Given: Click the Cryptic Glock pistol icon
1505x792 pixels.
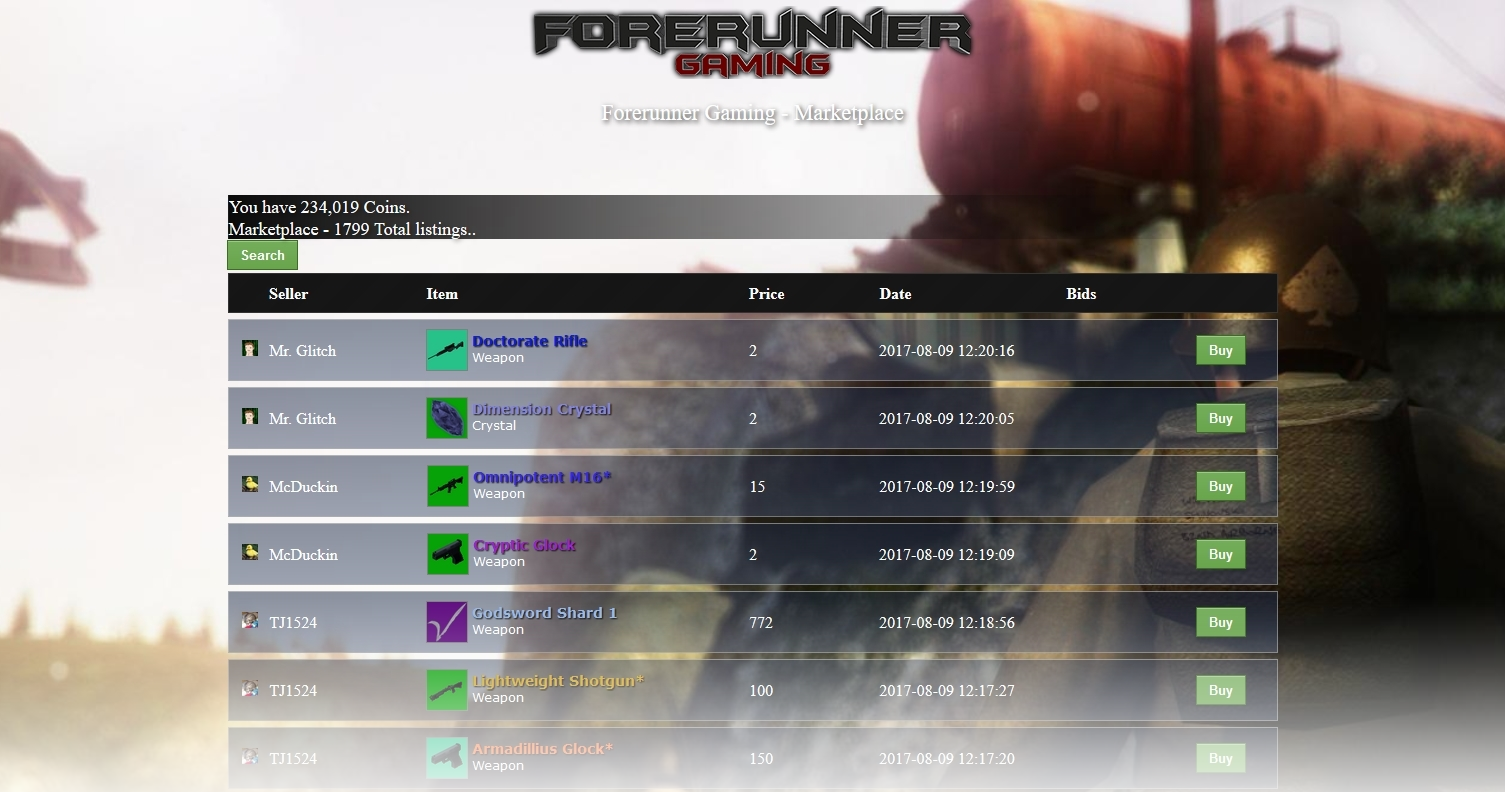Looking at the screenshot, I should click(447, 553).
